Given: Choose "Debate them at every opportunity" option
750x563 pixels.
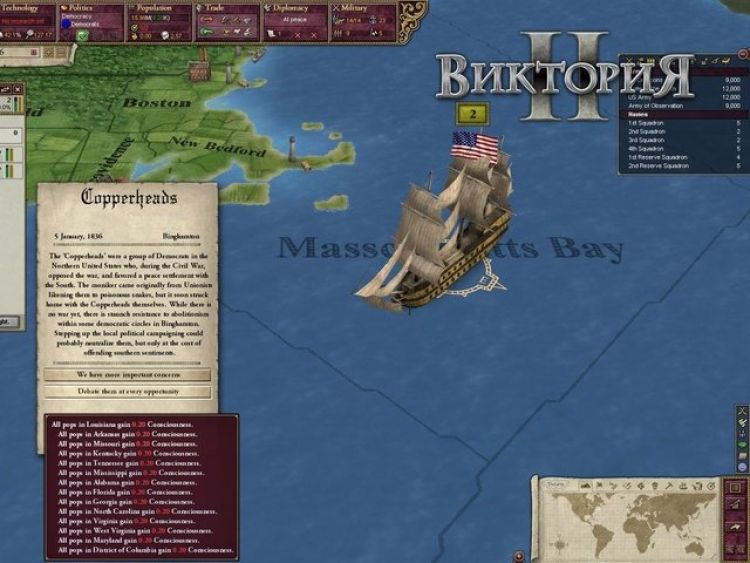Looking at the screenshot, I should [127, 392].
